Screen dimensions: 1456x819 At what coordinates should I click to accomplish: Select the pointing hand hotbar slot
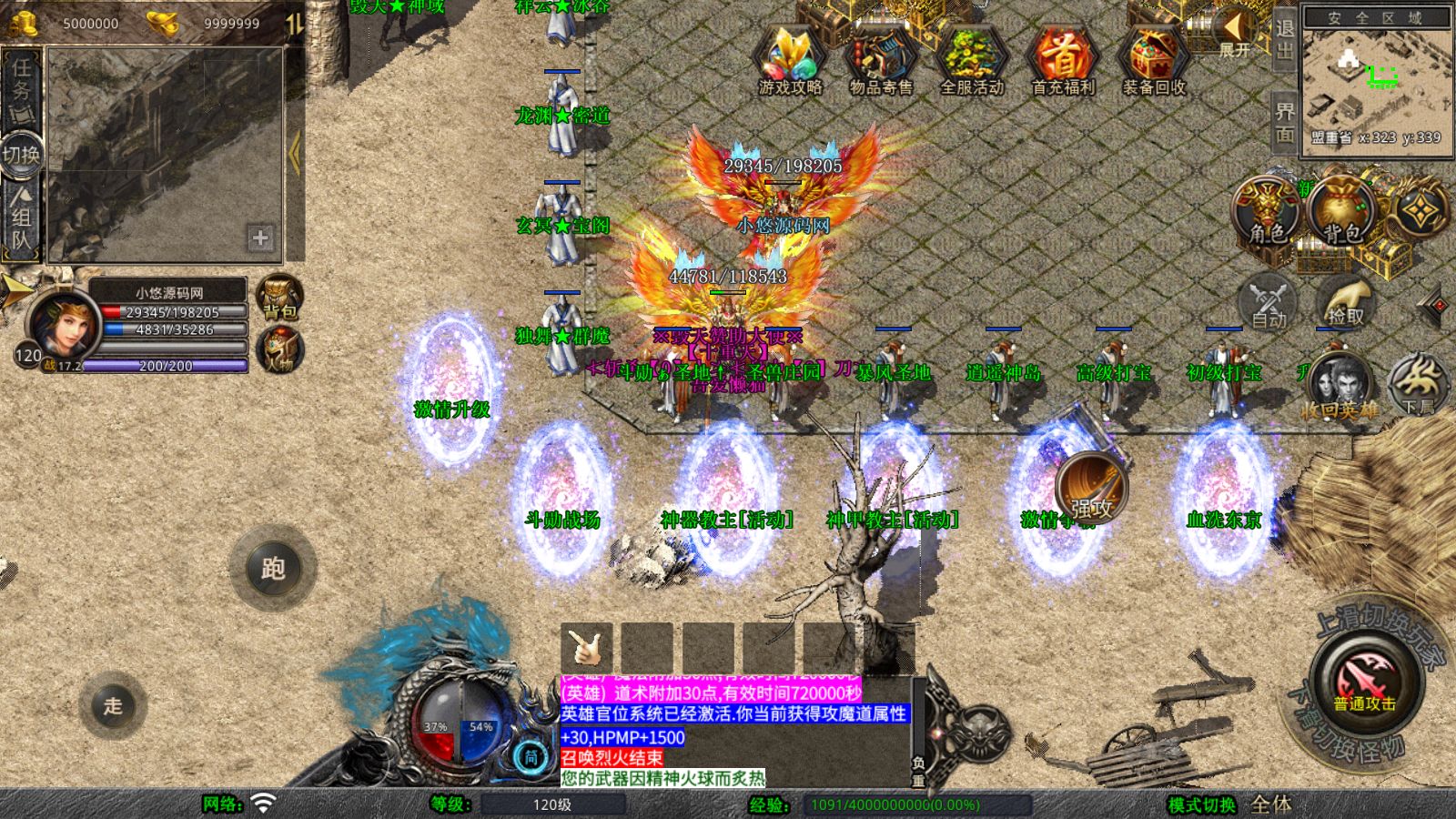(586, 648)
